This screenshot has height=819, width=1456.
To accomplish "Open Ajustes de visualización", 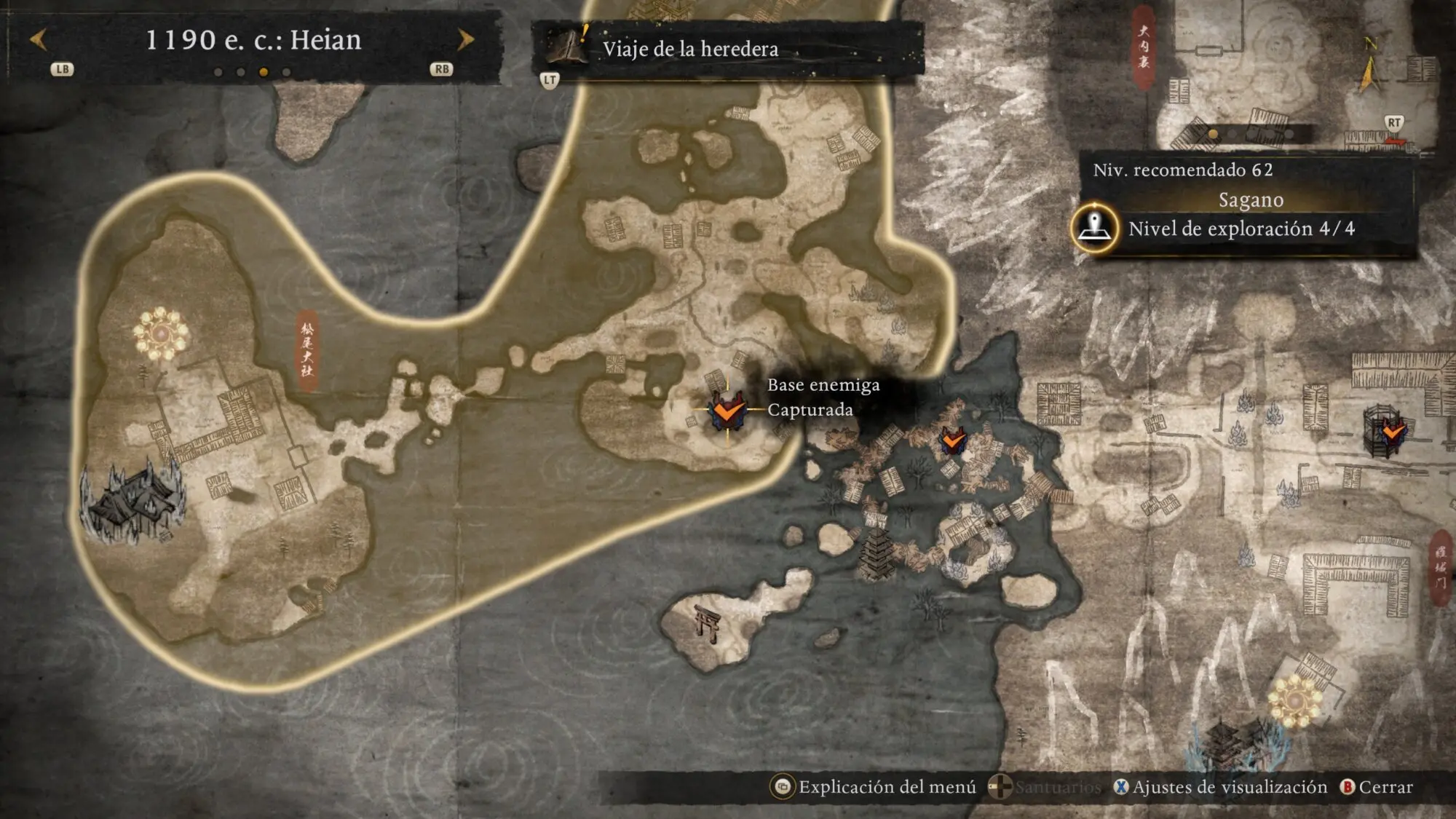I will click(1220, 787).
